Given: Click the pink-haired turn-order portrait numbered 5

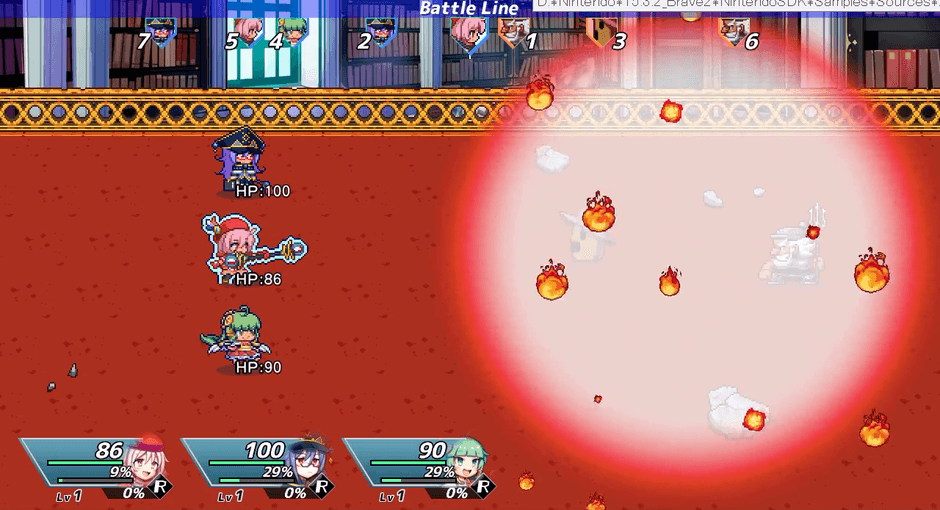Looking at the screenshot, I should click(246, 30).
